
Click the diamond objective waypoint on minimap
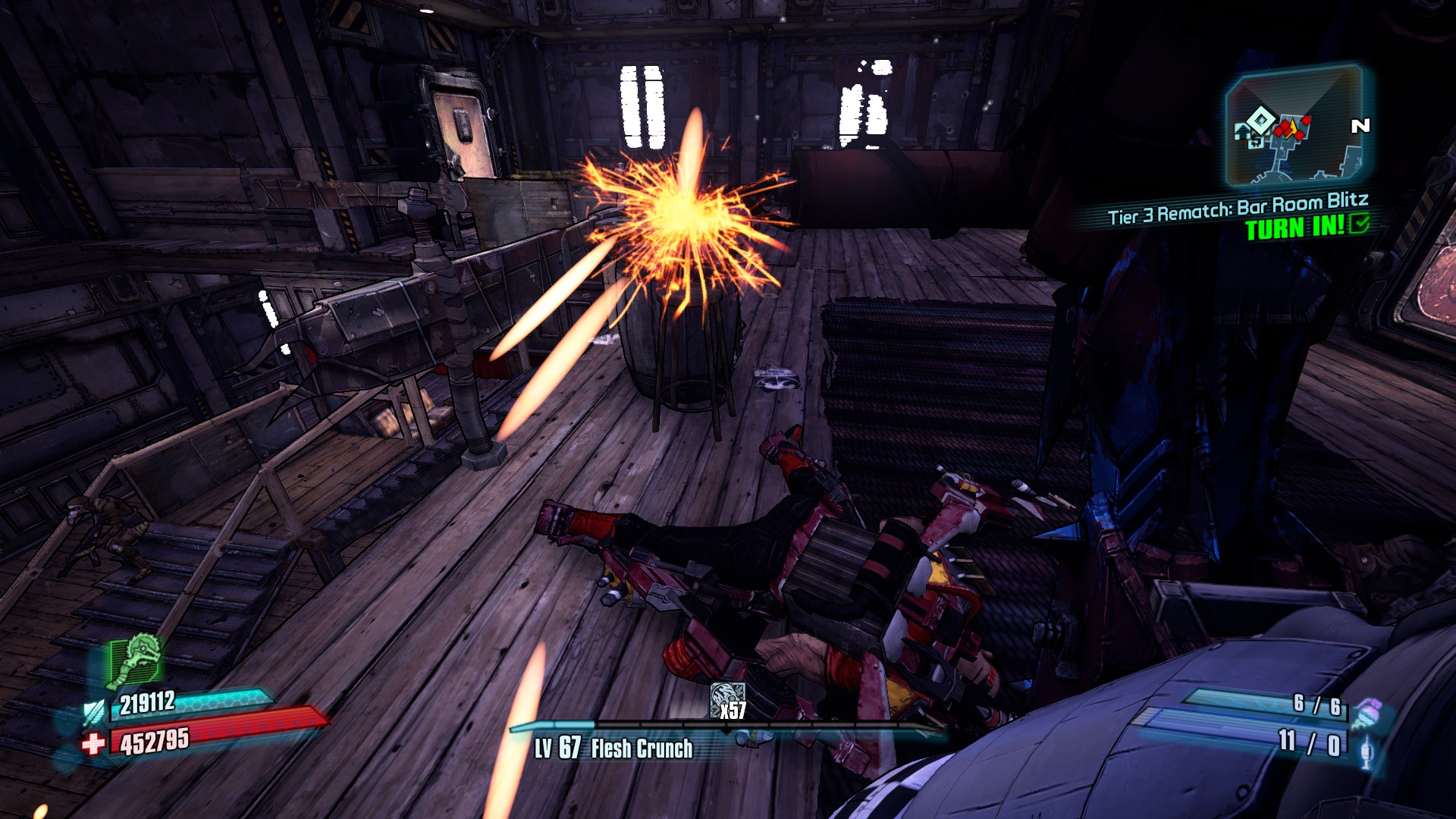pos(1260,119)
